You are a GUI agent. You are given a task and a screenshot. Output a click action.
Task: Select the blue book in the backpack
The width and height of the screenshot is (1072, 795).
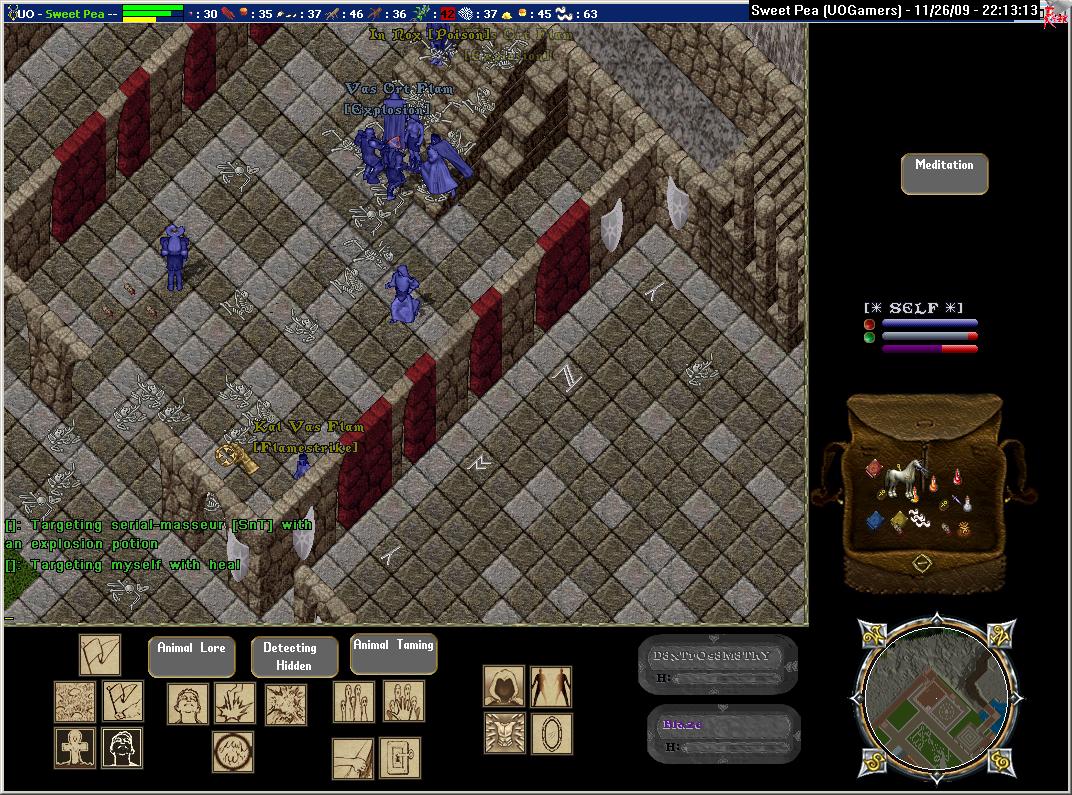(x=874, y=519)
